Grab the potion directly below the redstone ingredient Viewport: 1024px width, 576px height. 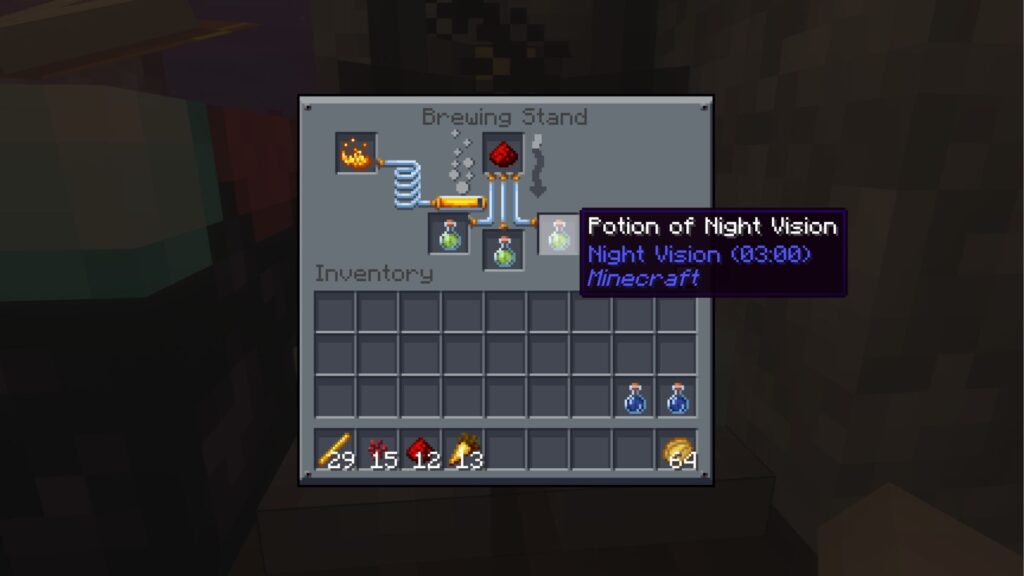pos(504,250)
